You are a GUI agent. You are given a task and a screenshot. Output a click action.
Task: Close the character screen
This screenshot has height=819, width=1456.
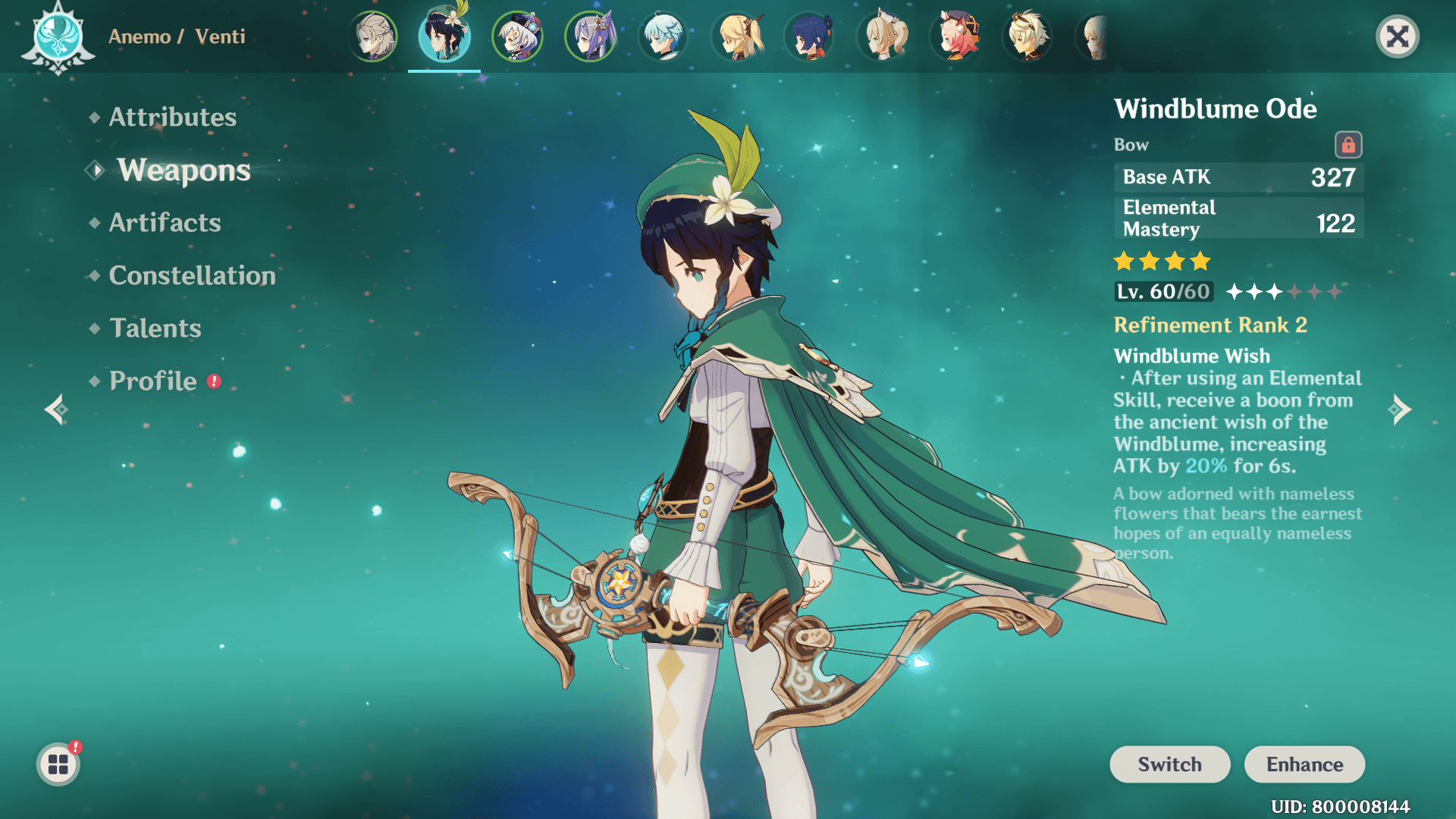1397,36
